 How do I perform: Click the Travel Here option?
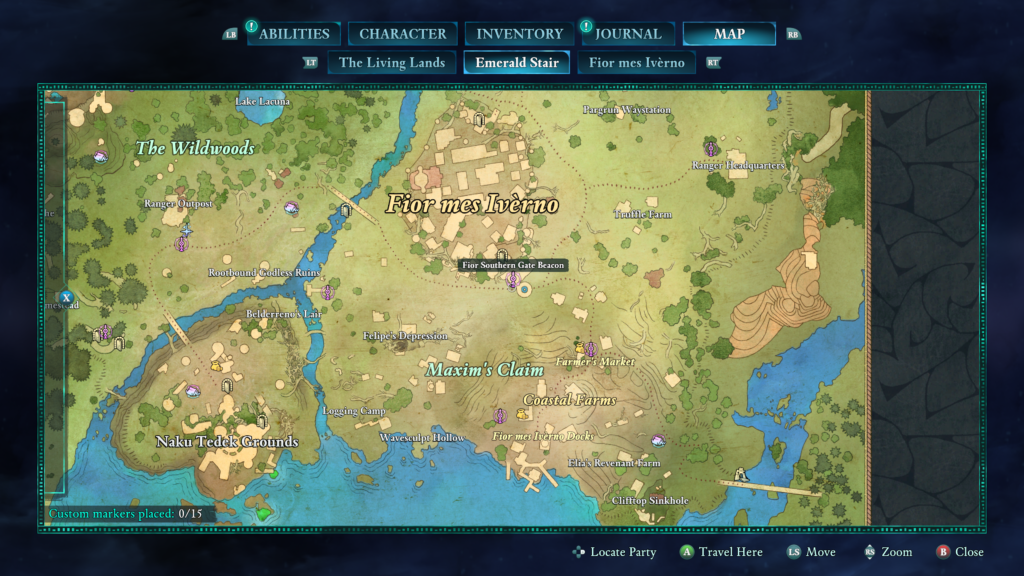click(732, 552)
